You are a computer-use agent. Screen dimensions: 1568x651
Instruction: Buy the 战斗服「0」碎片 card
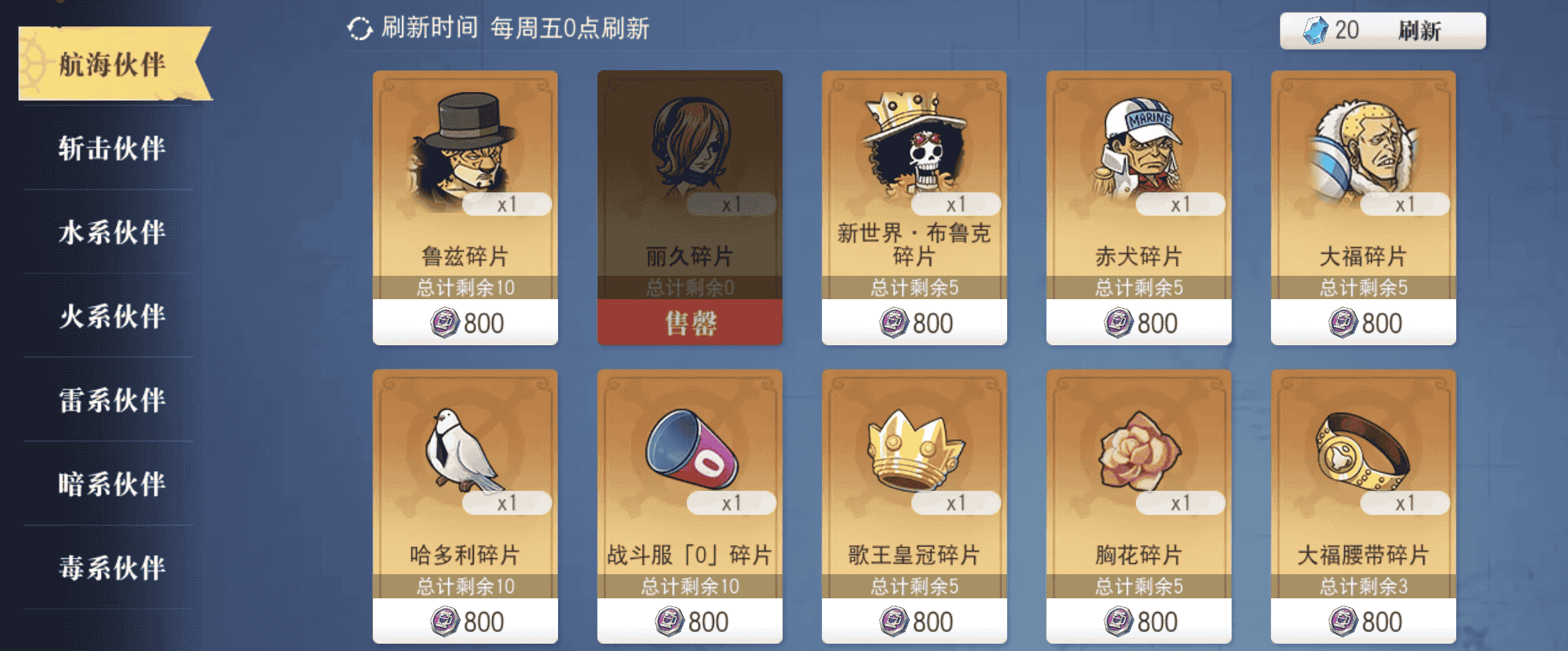(690, 505)
